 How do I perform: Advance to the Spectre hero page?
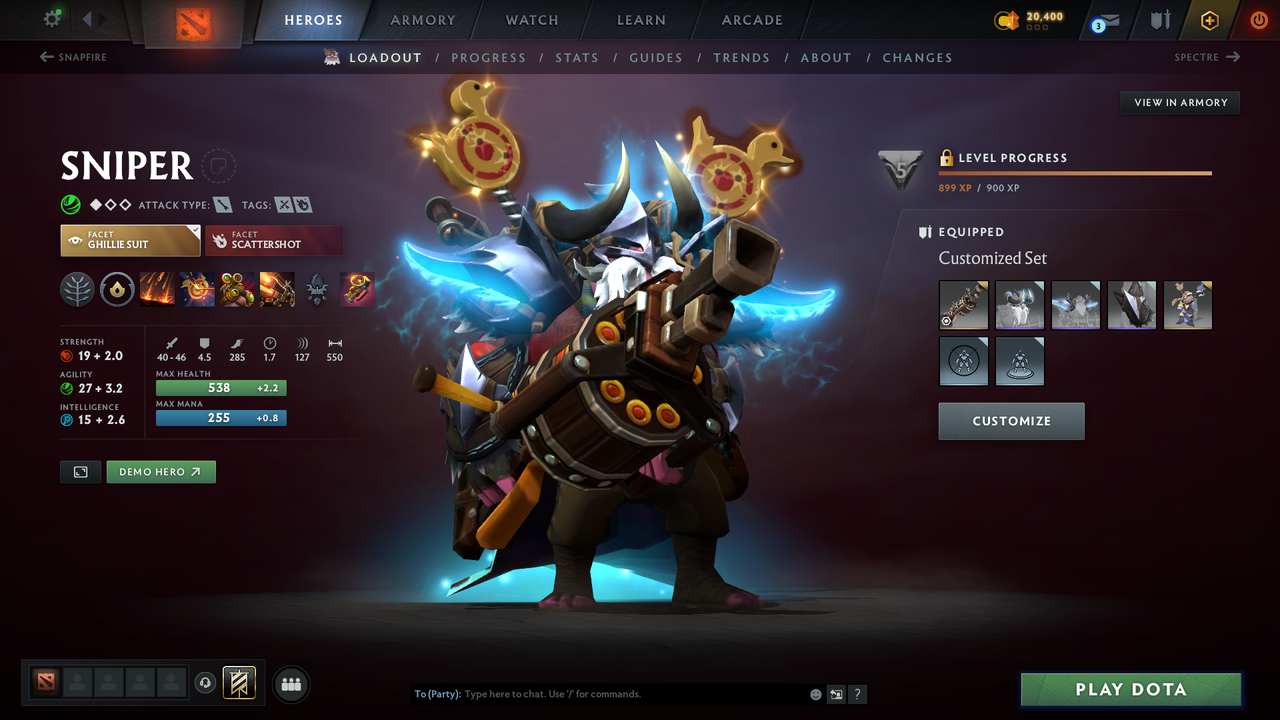(x=1208, y=57)
